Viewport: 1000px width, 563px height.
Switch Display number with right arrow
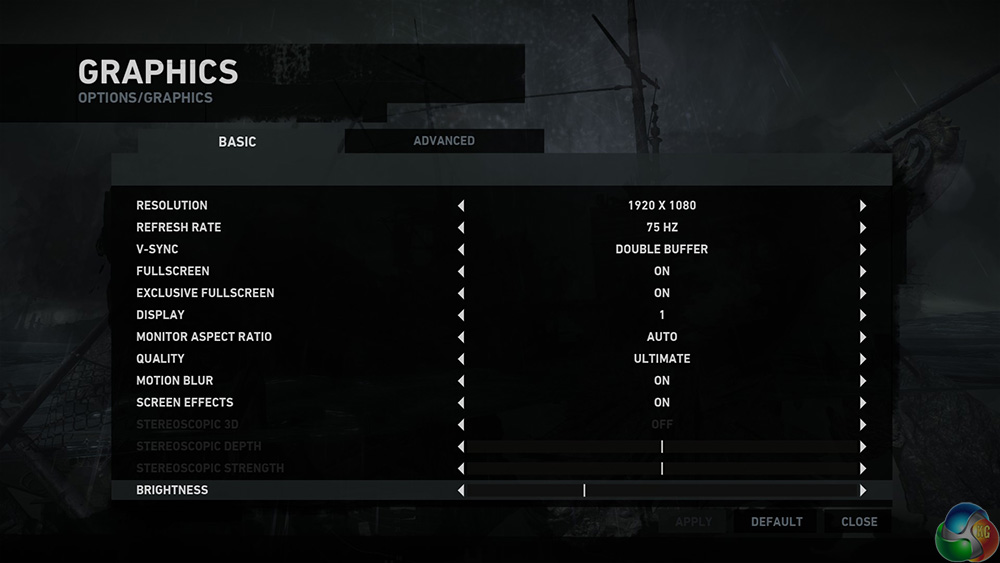coord(862,316)
